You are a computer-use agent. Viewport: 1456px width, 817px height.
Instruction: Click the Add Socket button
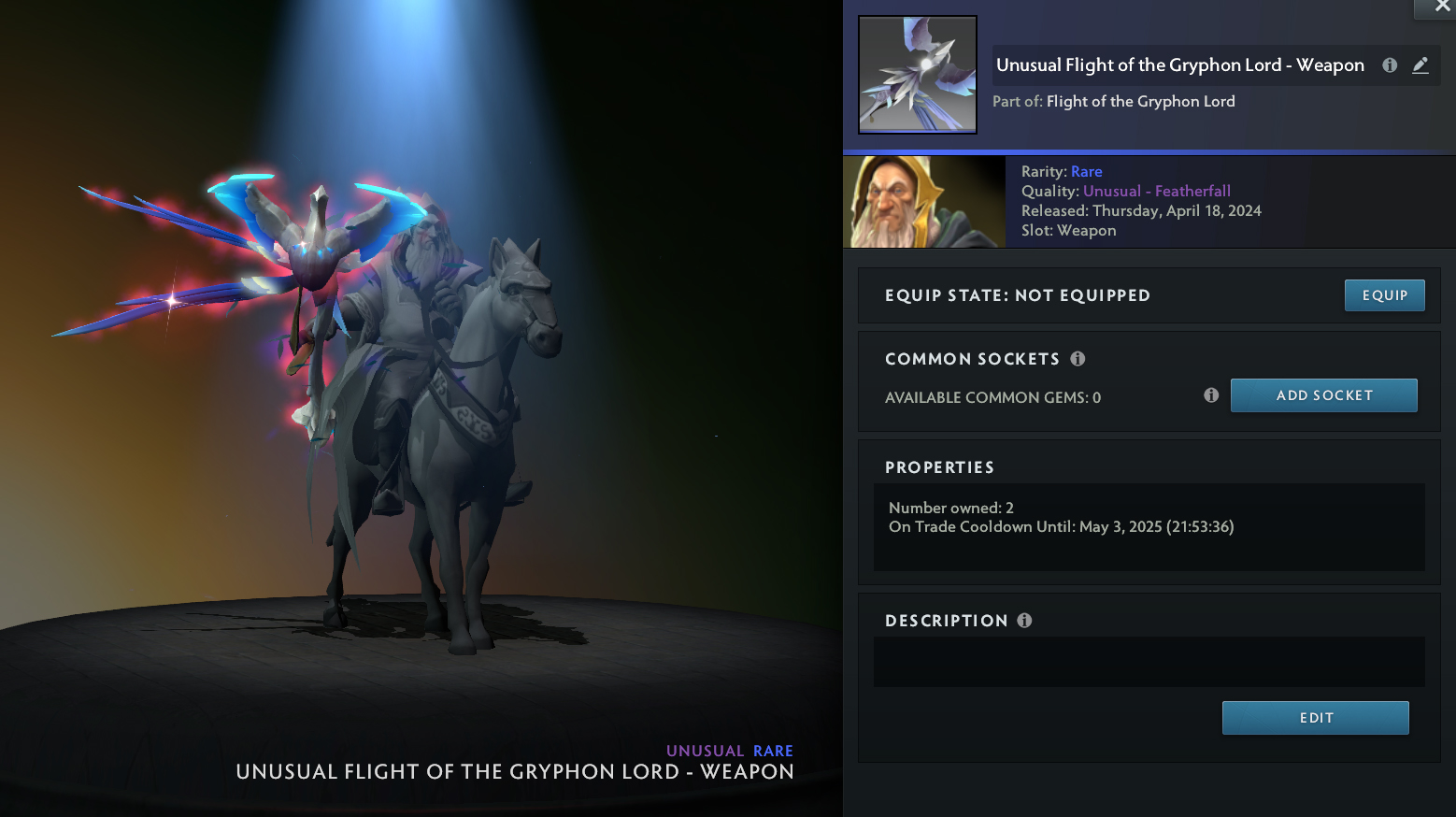click(1323, 395)
